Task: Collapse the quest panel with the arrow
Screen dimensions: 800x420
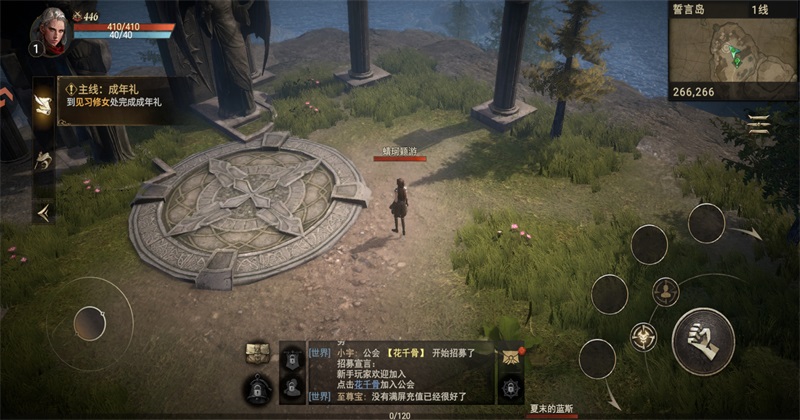Action: point(43,211)
